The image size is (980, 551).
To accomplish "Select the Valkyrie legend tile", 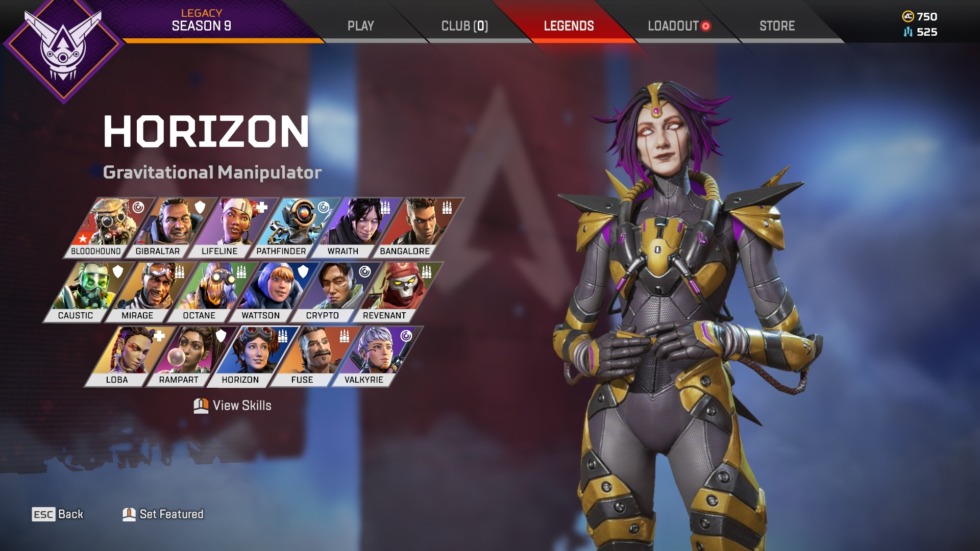I will tap(370, 355).
